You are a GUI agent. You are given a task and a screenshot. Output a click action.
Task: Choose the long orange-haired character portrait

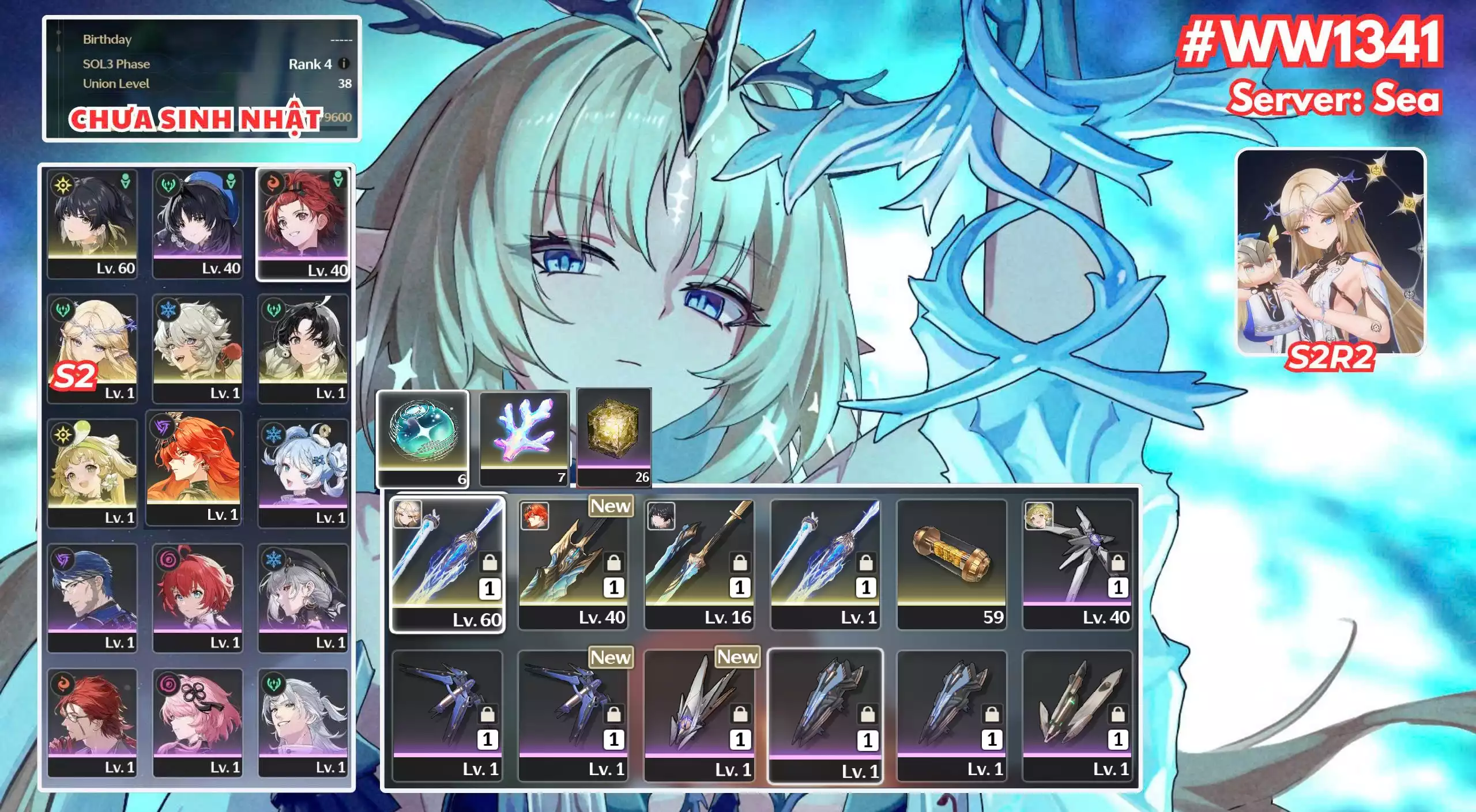tap(194, 467)
